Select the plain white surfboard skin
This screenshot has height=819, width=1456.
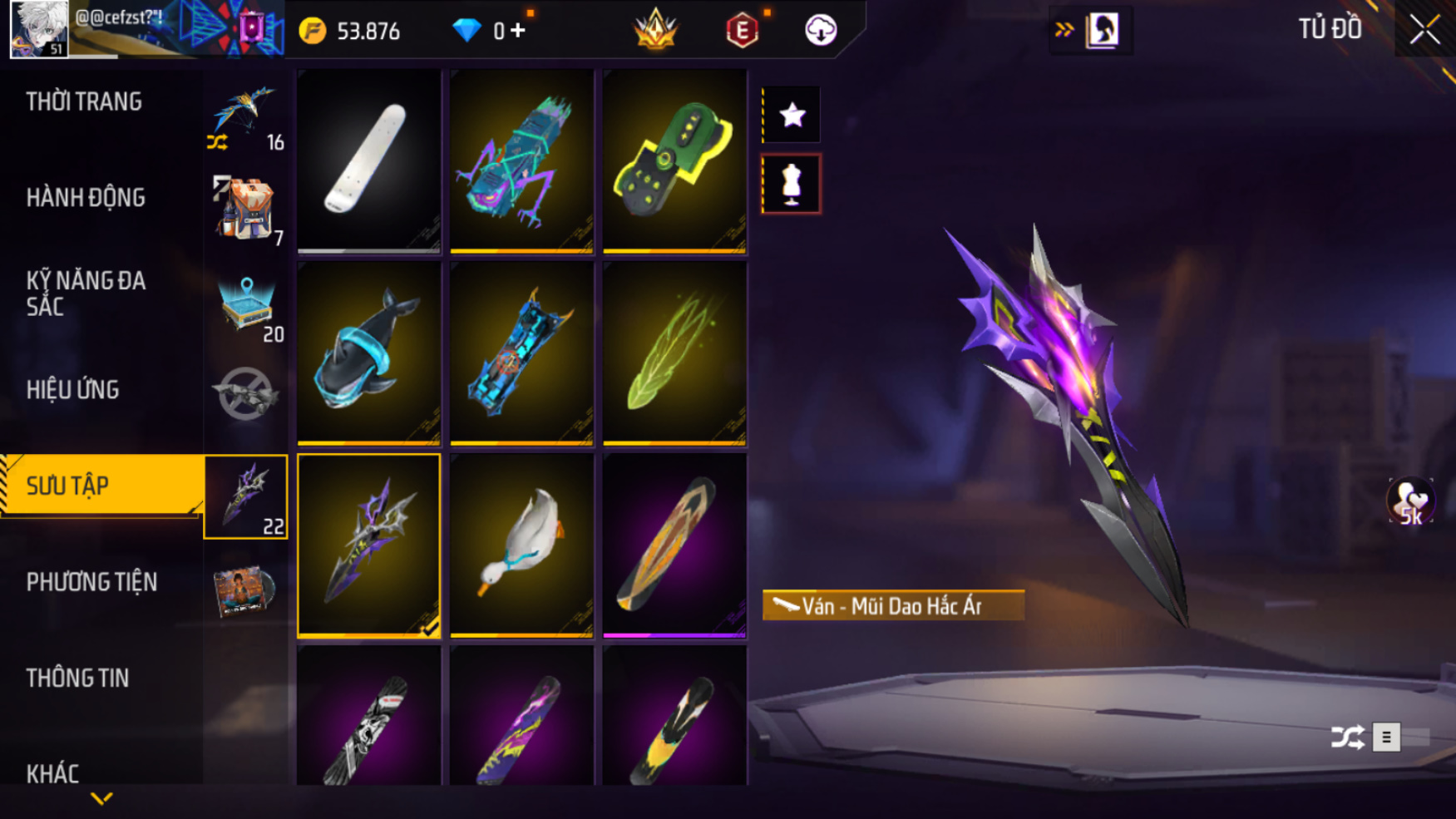(368, 160)
